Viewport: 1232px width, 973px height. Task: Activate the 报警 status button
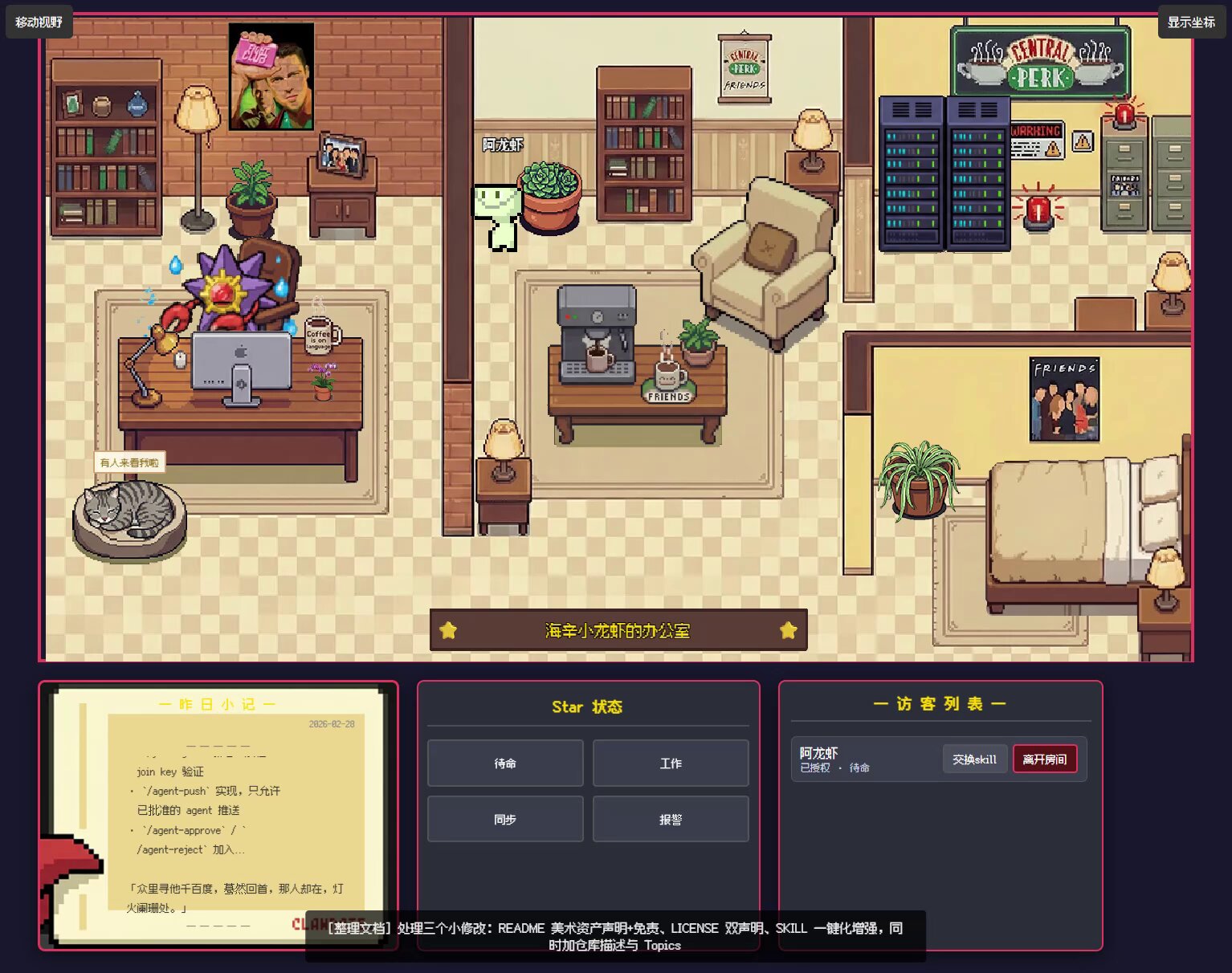(671, 819)
